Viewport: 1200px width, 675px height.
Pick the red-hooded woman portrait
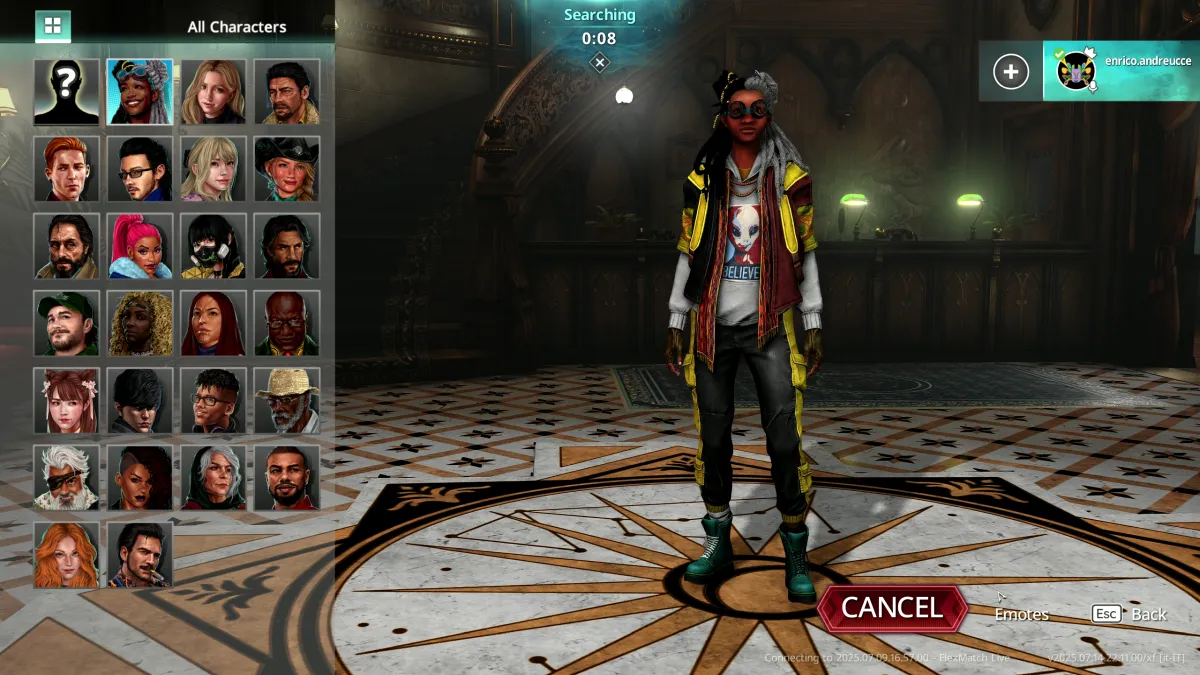click(x=213, y=323)
